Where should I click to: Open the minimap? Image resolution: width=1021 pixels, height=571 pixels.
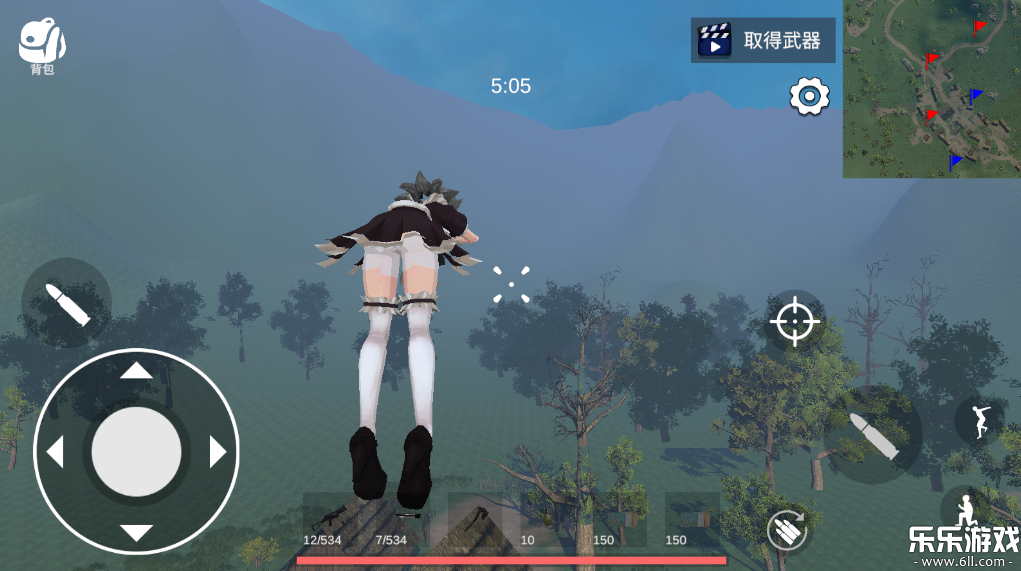coord(931,89)
